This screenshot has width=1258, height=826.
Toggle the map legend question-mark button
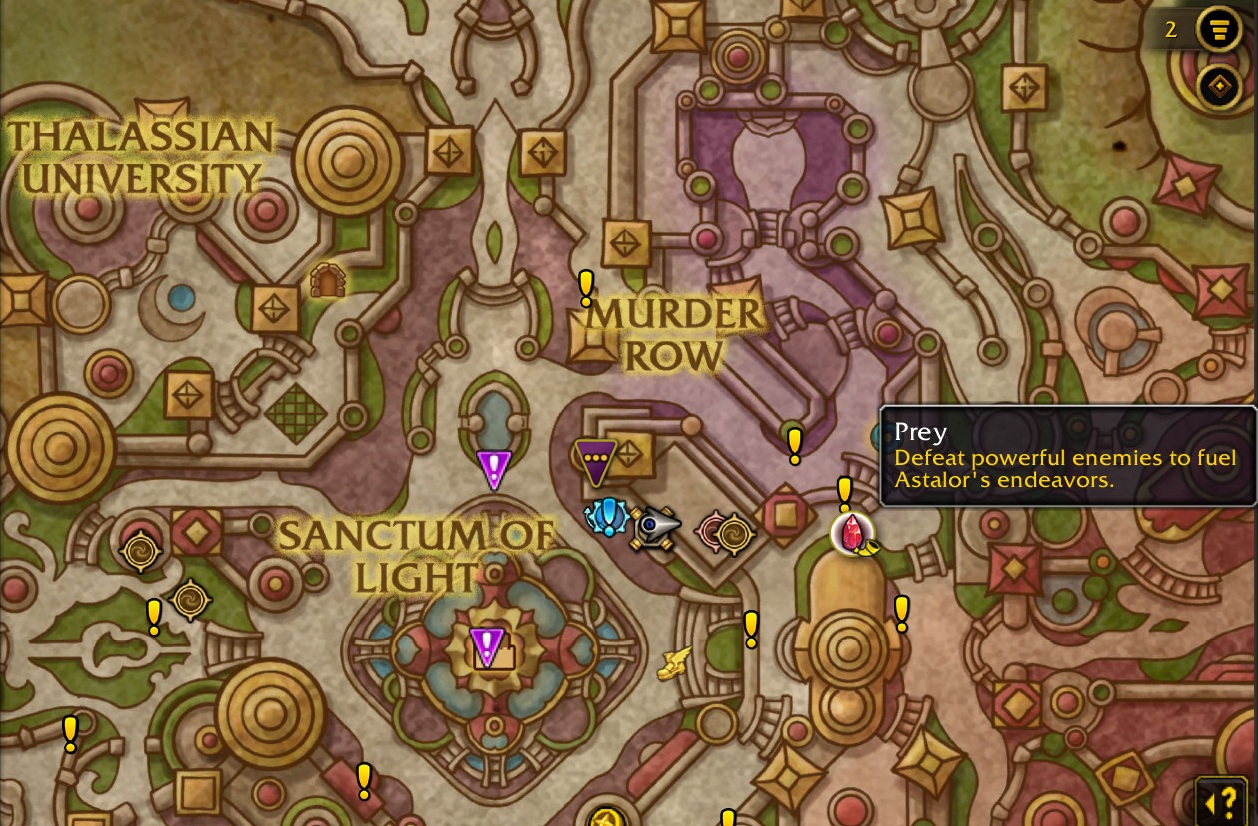click(1221, 802)
